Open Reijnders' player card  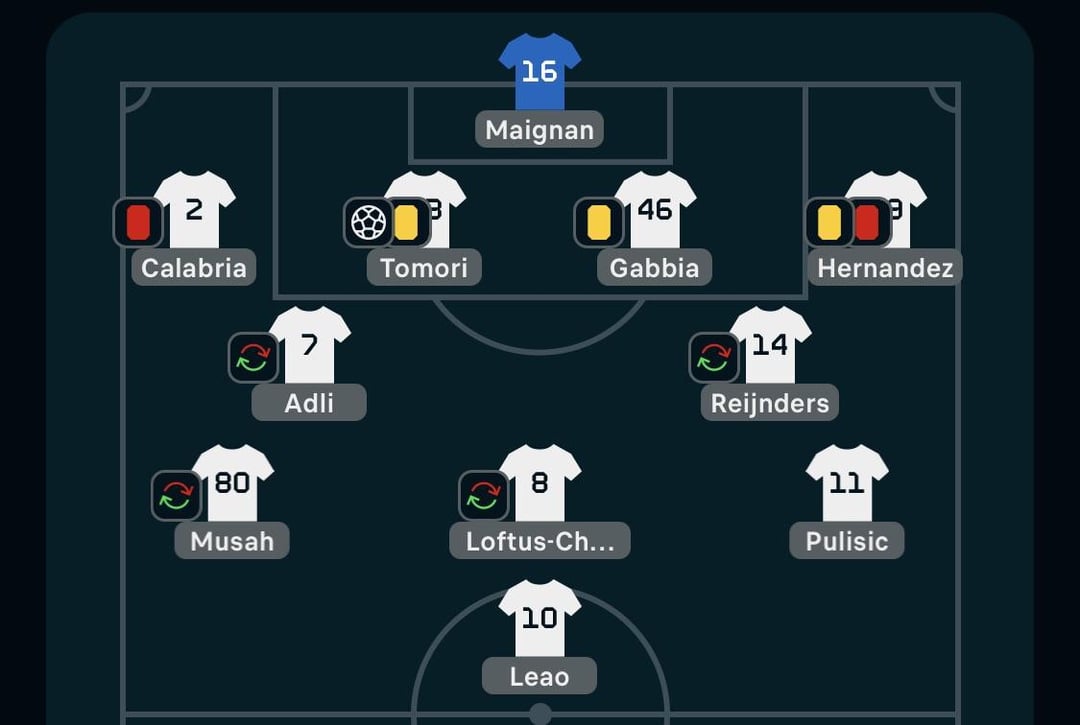770,403
